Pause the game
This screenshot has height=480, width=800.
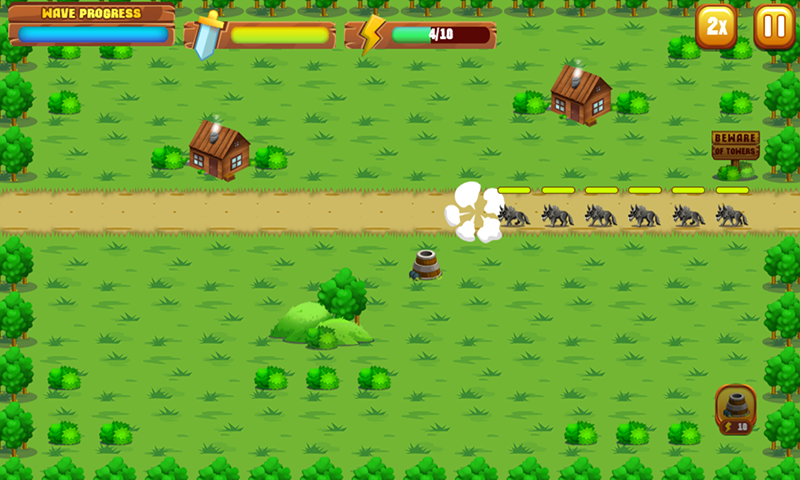point(773,27)
